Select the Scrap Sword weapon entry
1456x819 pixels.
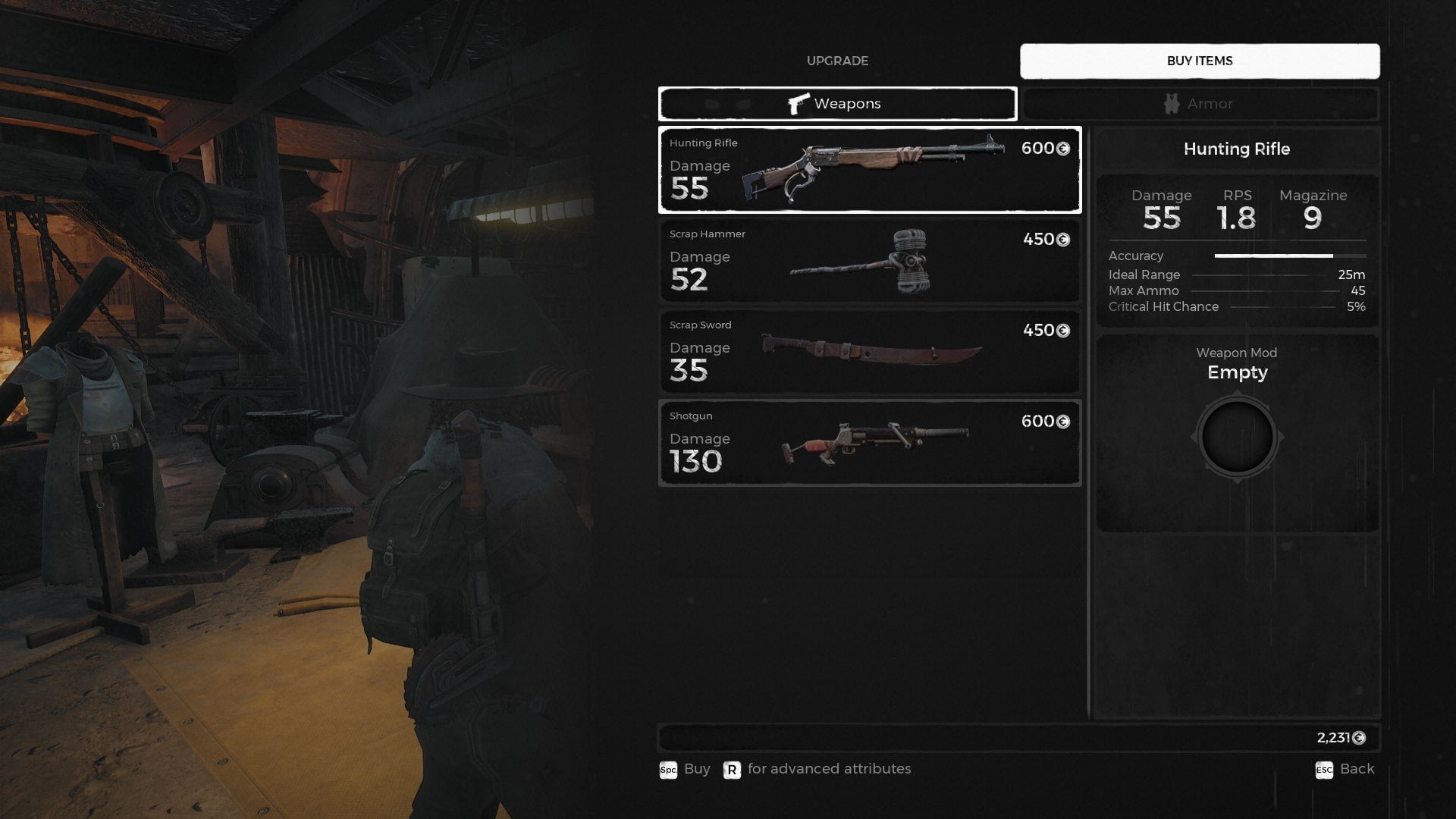point(869,351)
